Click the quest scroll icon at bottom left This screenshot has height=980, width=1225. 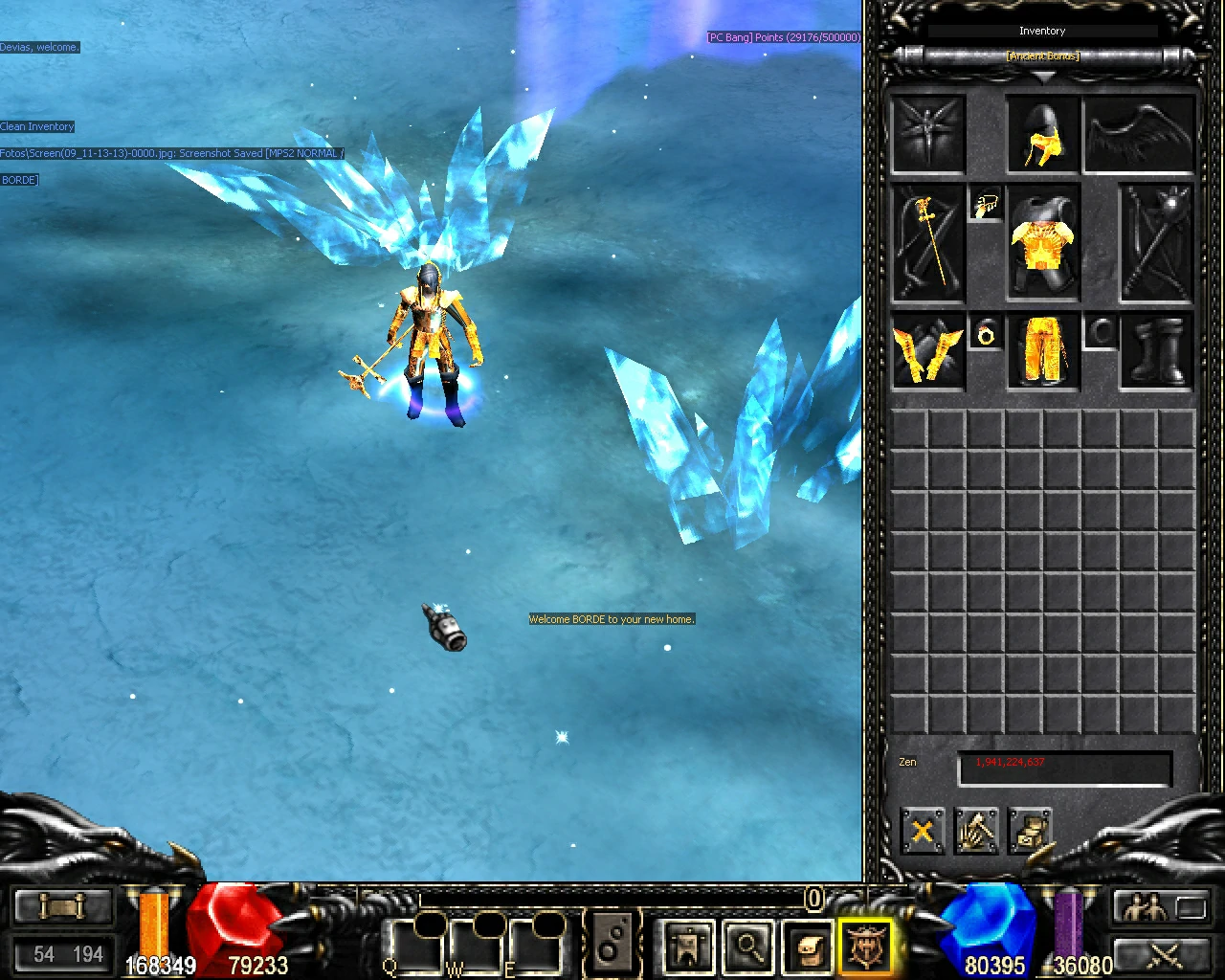tap(62, 904)
